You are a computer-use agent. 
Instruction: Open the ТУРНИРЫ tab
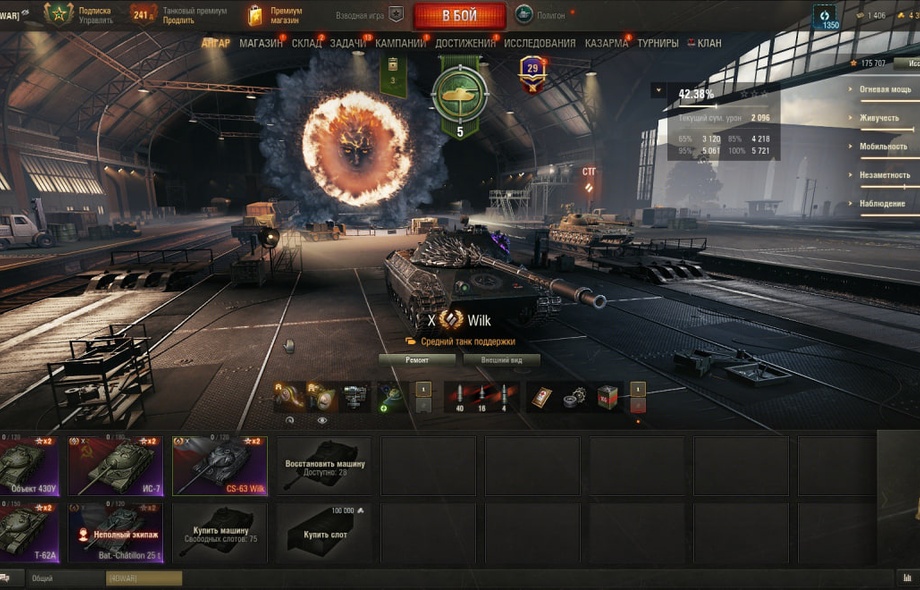(657, 44)
